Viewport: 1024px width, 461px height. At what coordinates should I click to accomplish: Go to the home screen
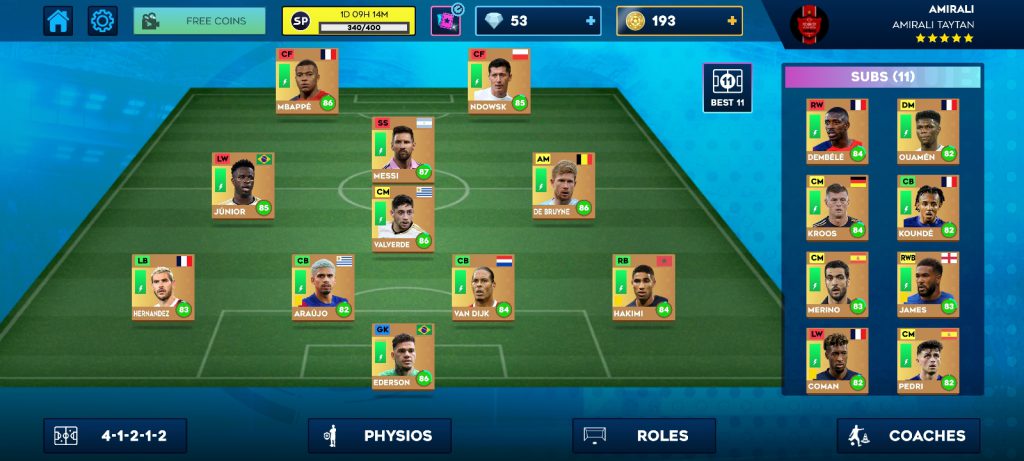click(x=58, y=20)
